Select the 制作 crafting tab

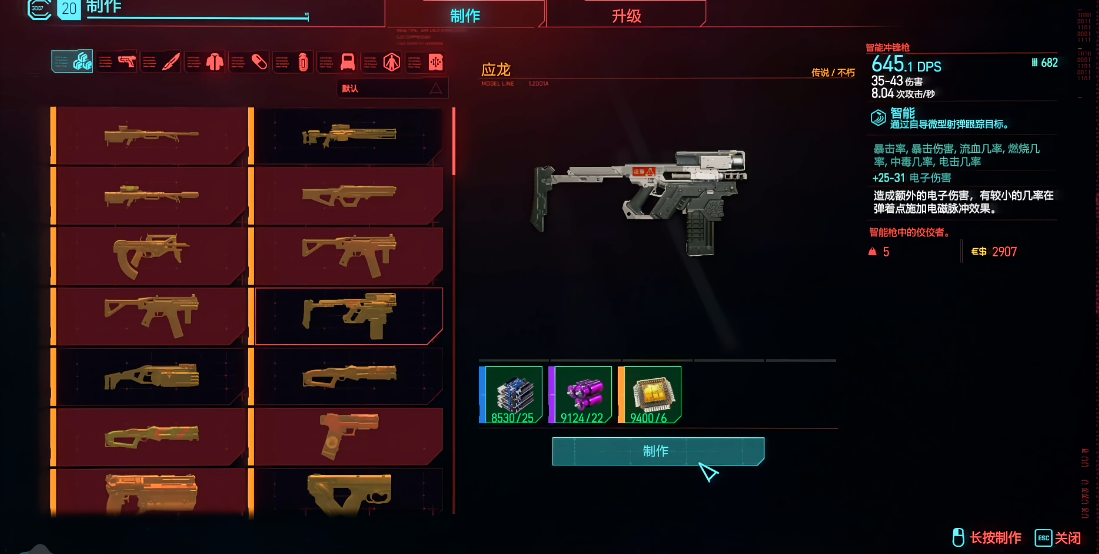tap(465, 15)
